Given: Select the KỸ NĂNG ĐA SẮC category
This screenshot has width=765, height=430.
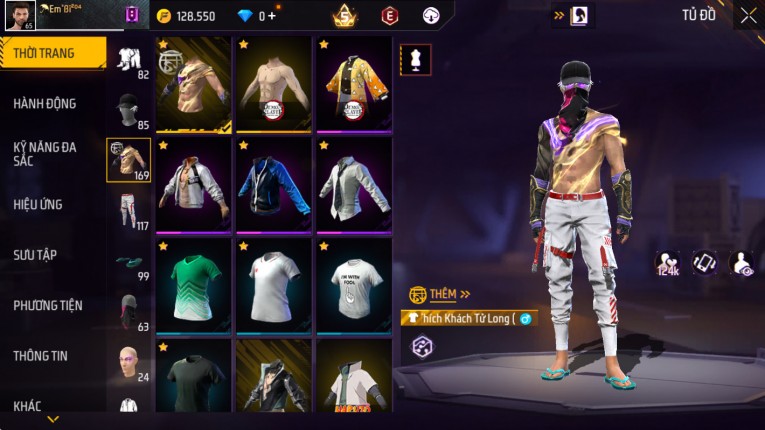Looking at the screenshot, I should tap(45, 153).
